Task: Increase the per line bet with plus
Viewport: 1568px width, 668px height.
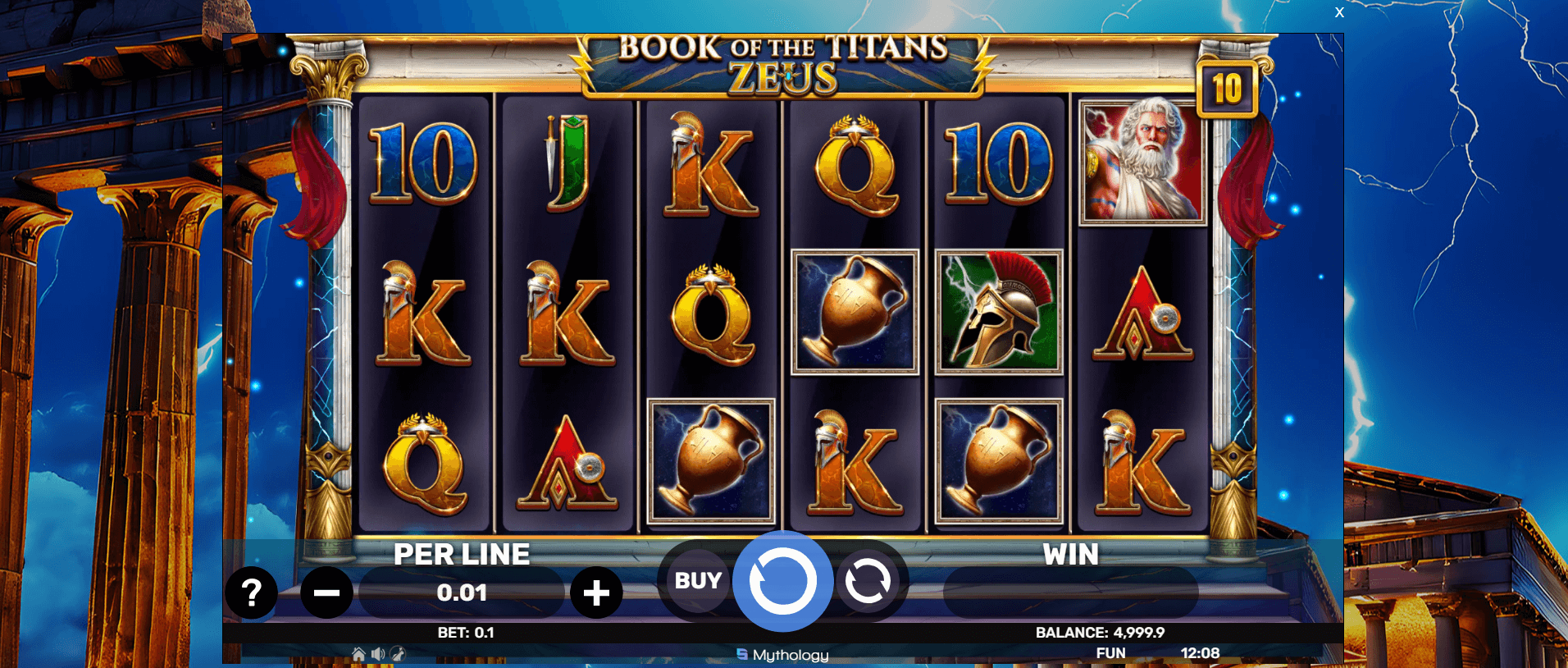Action: tap(596, 593)
